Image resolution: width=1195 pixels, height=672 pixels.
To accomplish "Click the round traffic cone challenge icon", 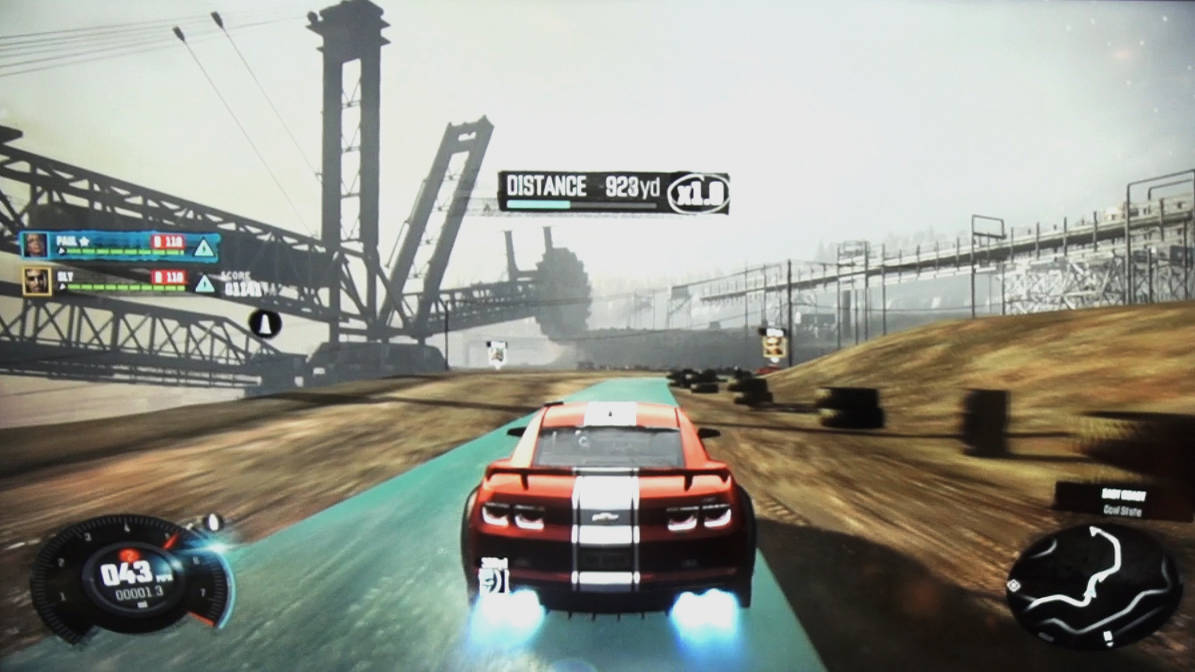I will 265,323.
